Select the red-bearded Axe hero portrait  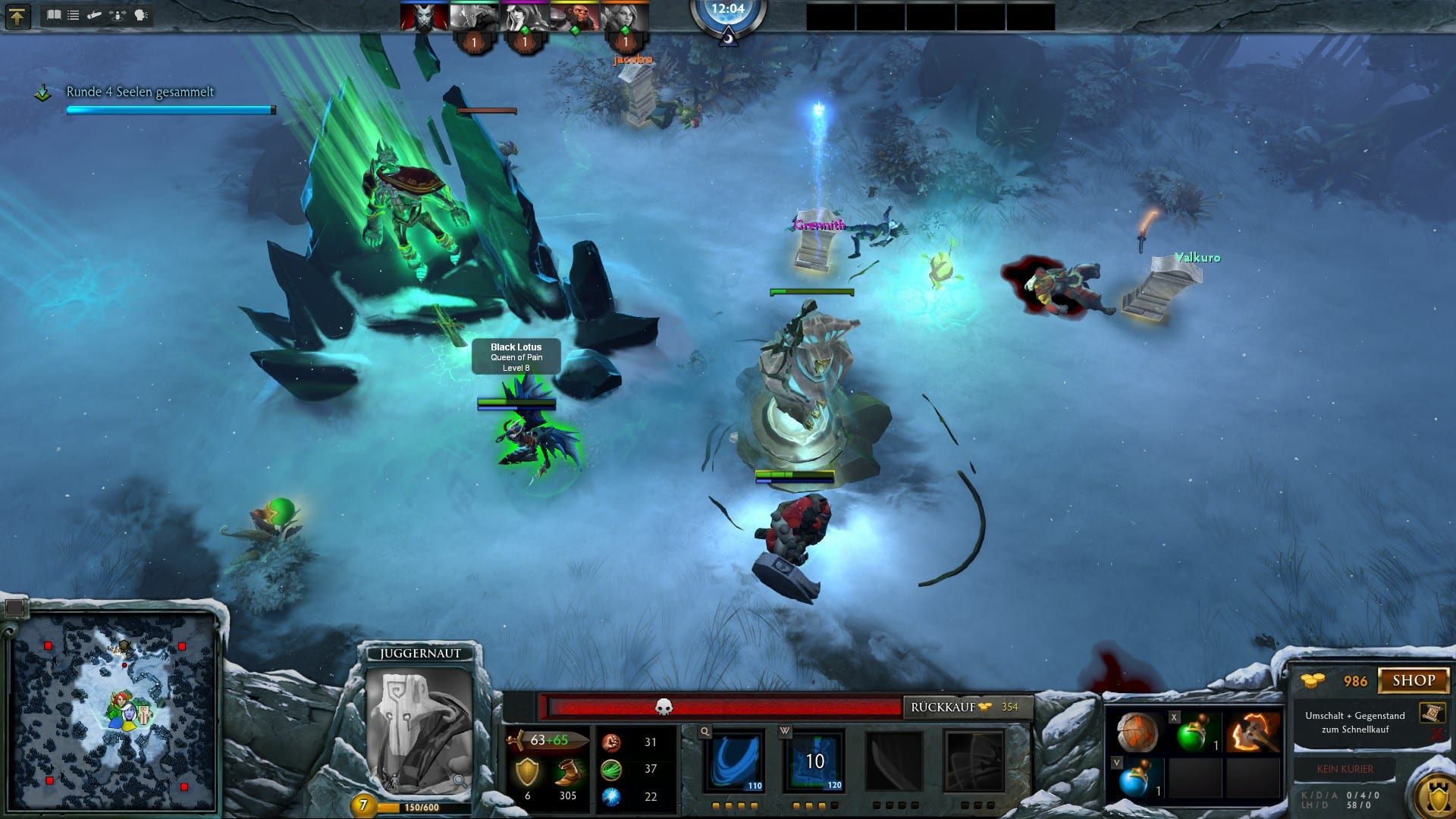click(574, 17)
